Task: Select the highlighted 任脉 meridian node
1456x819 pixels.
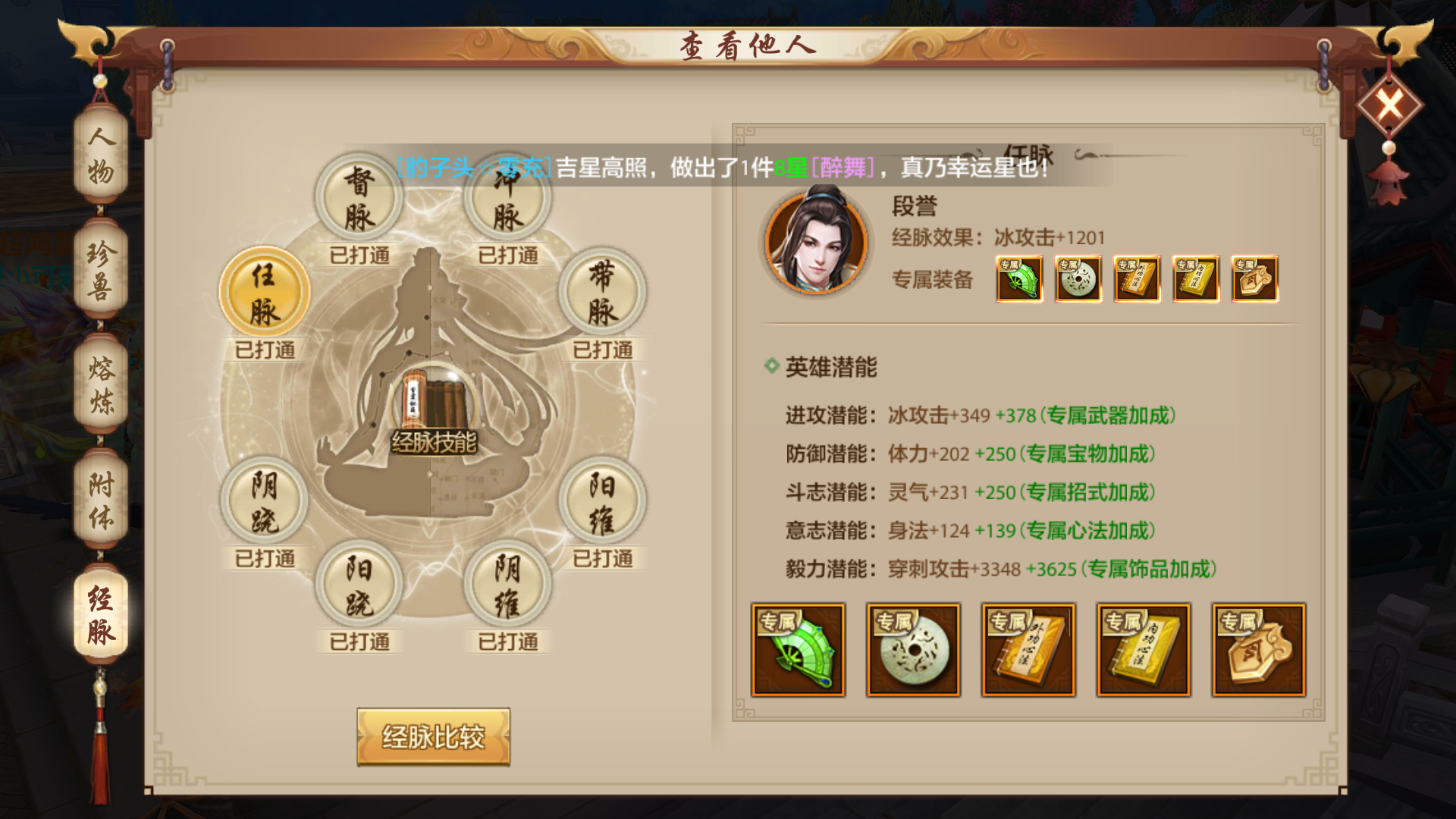Action: [265, 293]
